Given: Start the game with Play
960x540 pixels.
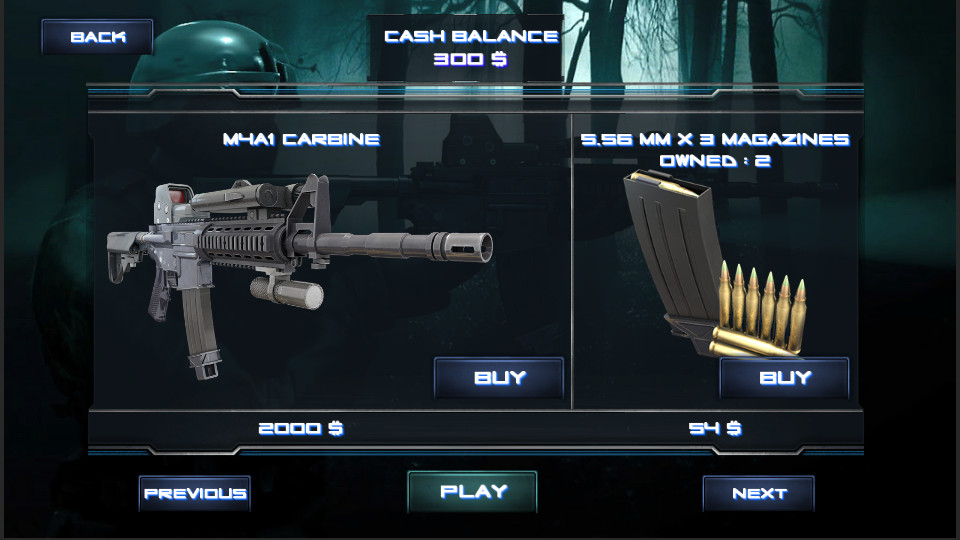Looking at the screenshot, I should click(473, 492).
